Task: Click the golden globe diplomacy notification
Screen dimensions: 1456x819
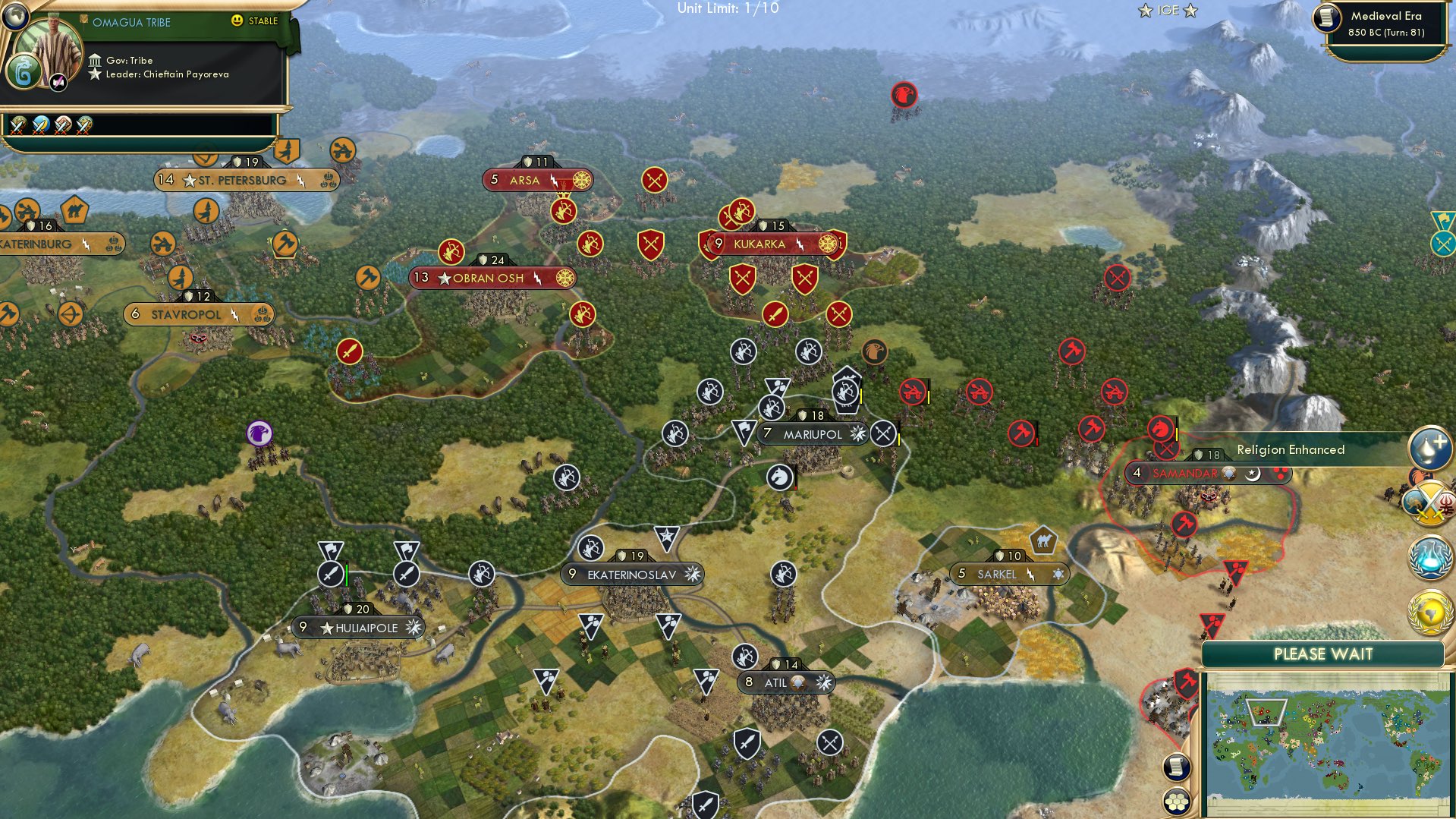Action: (1429, 612)
